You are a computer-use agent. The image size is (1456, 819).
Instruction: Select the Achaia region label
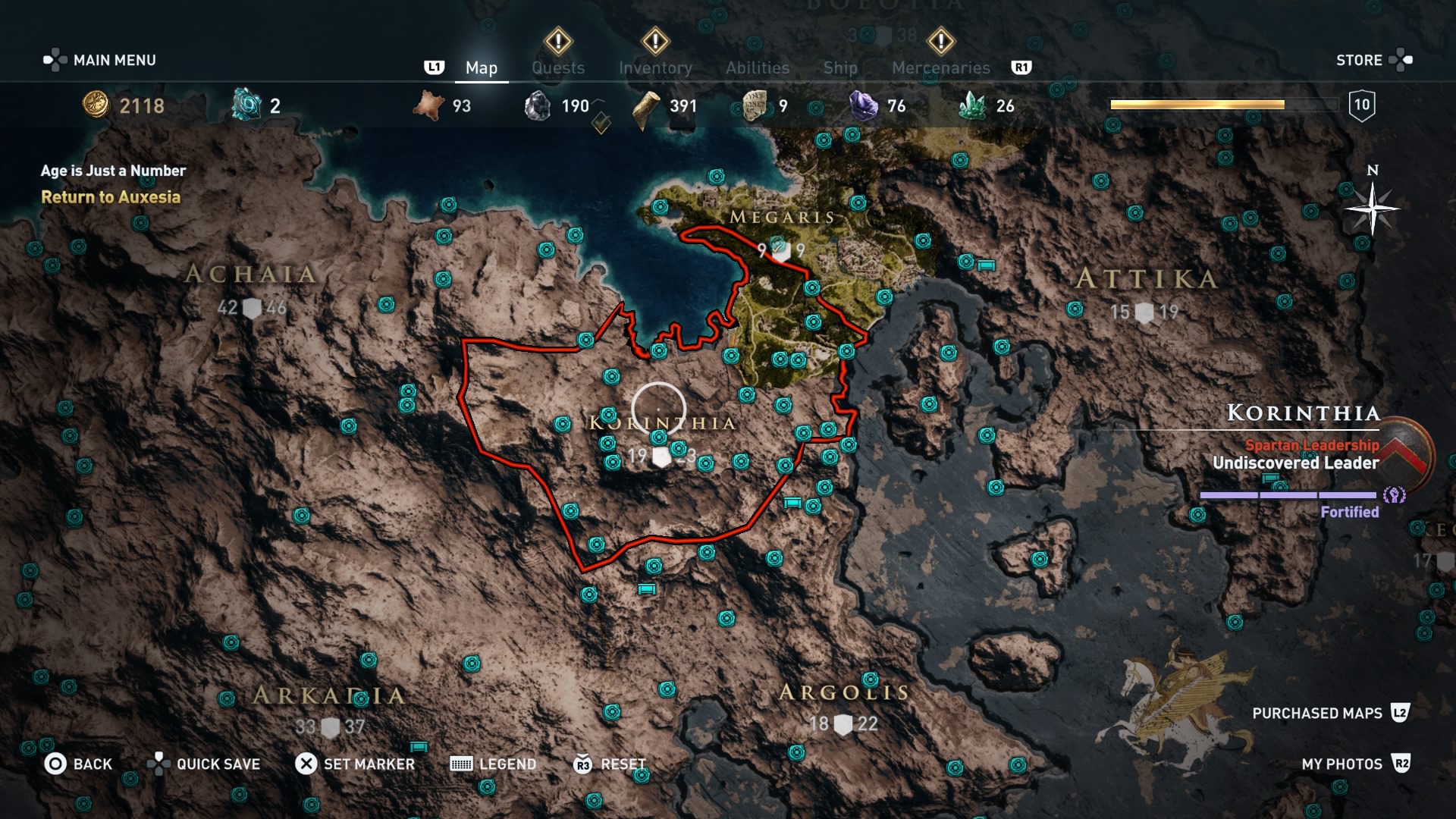click(x=251, y=274)
